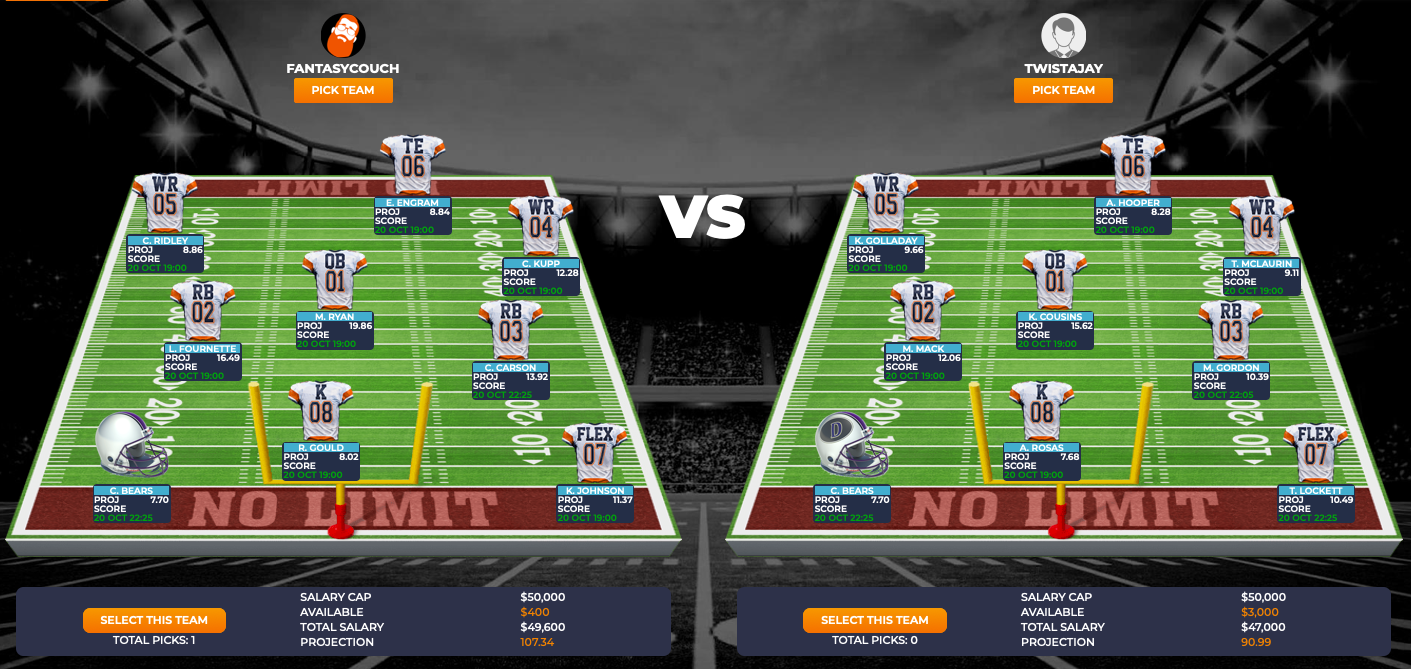Open TwistaJay's profile avatar

(1063, 36)
